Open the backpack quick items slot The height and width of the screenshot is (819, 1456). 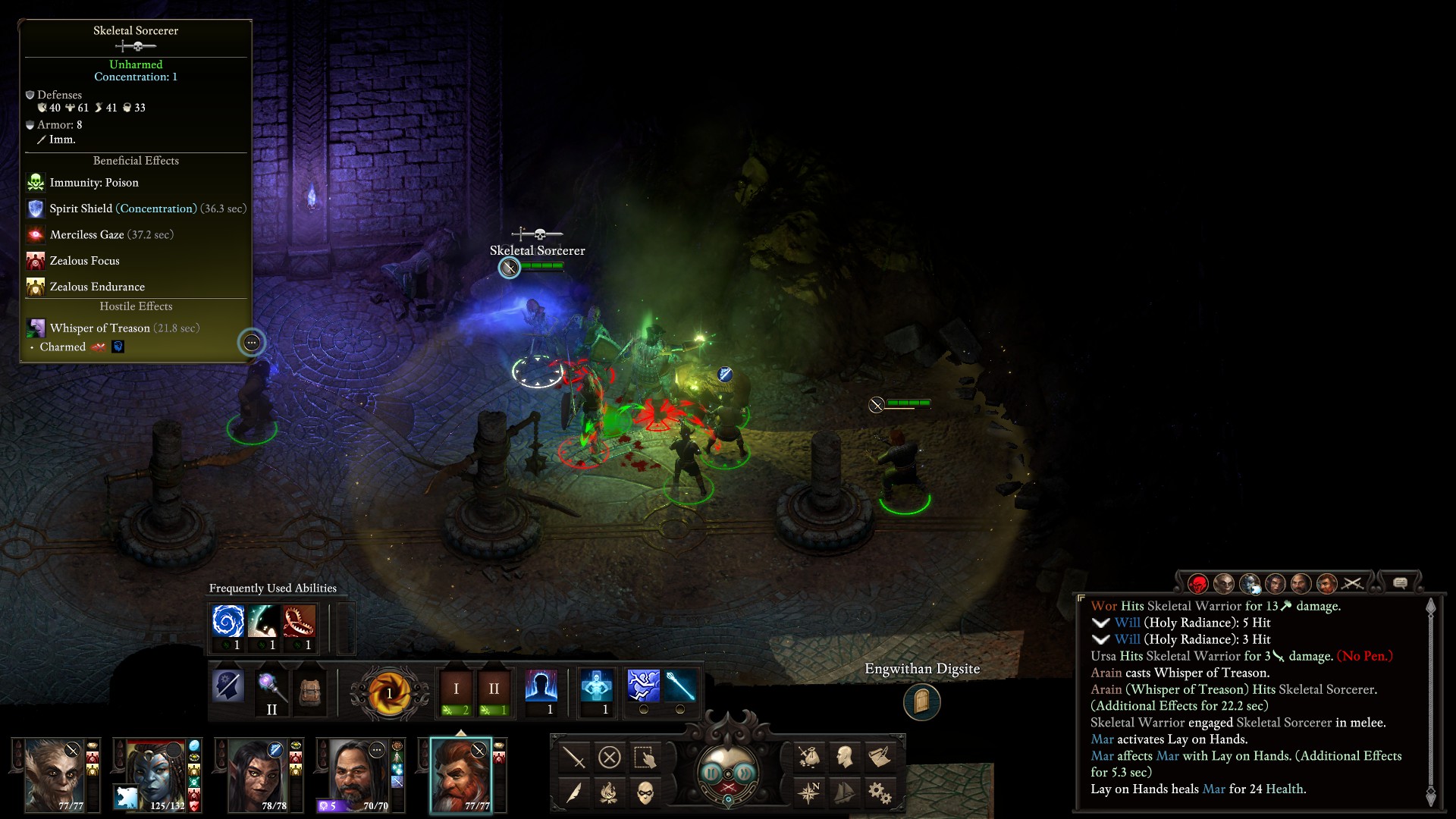click(x=310, y=690)
